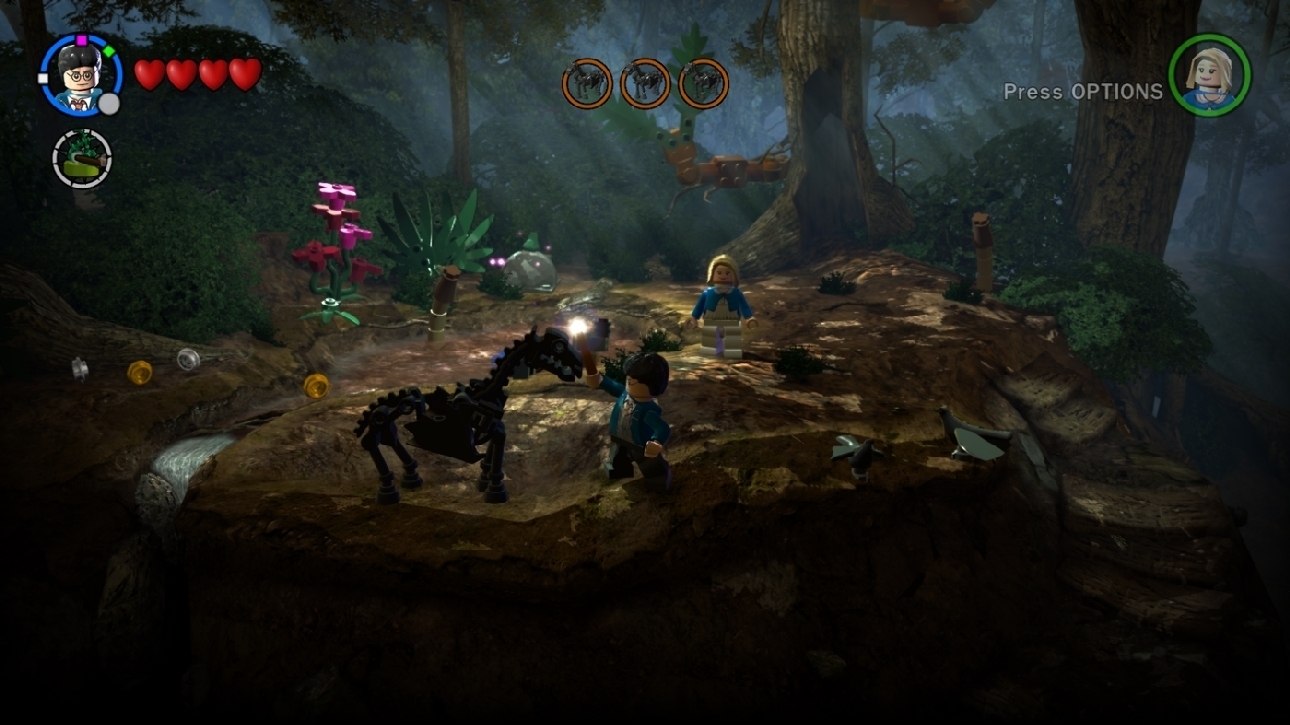Open the plant and wand spell icon

click(x=82, y=158)
